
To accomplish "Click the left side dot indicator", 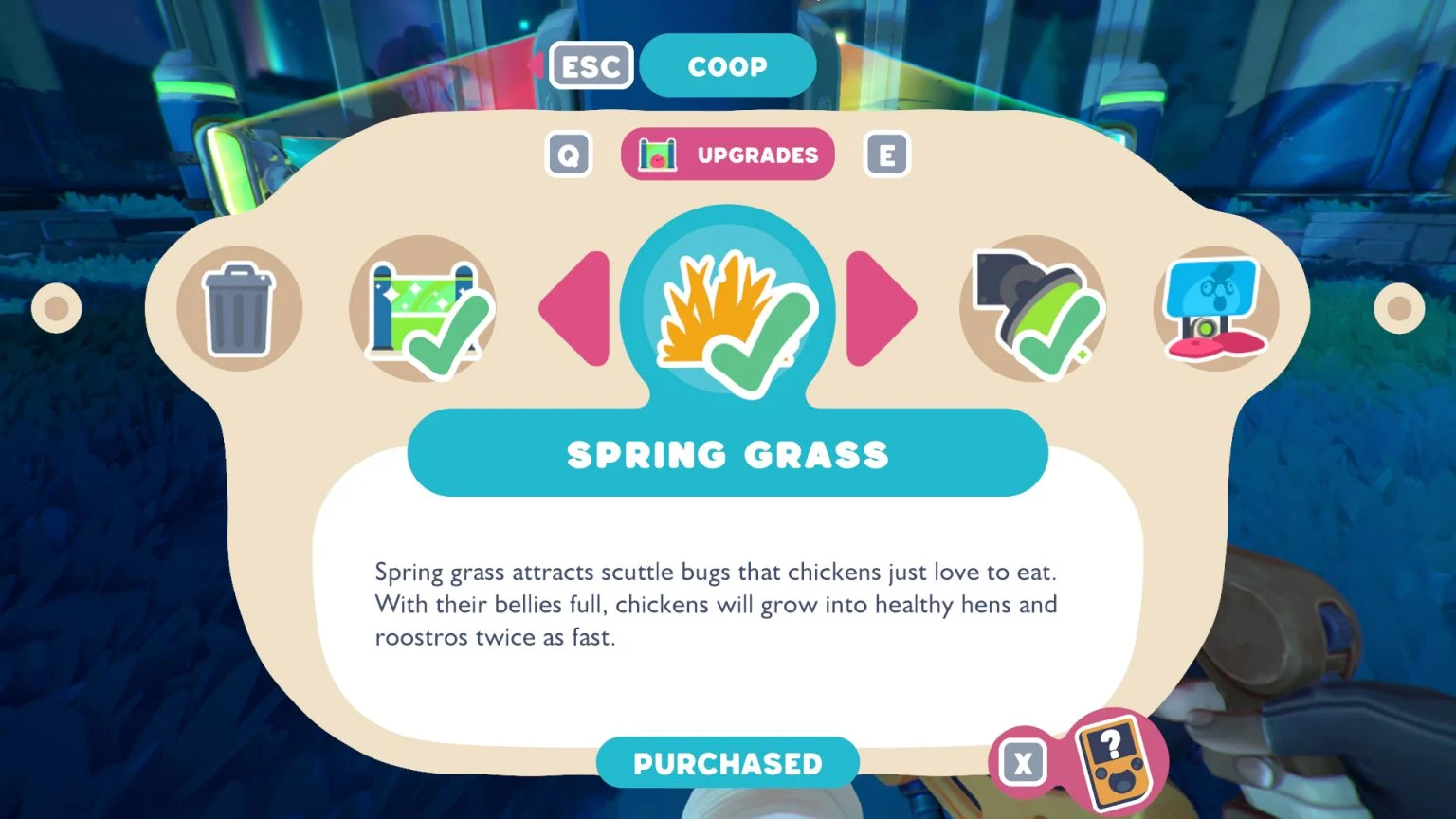I will 55,307.
